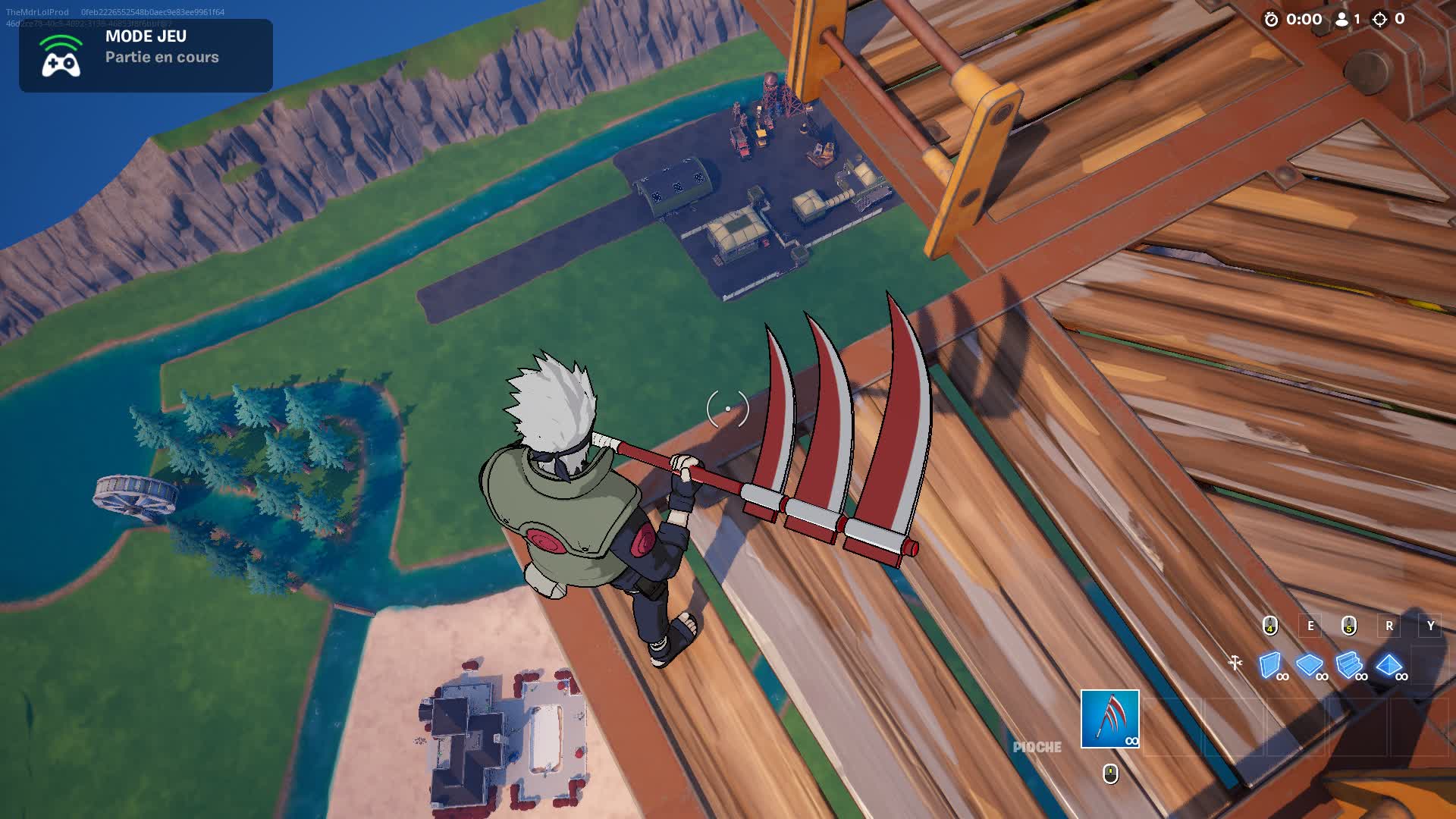Click the edit tool crosshair icon near build pieces
Viewport: 1456px width, 819px height.
[1235, 662]
